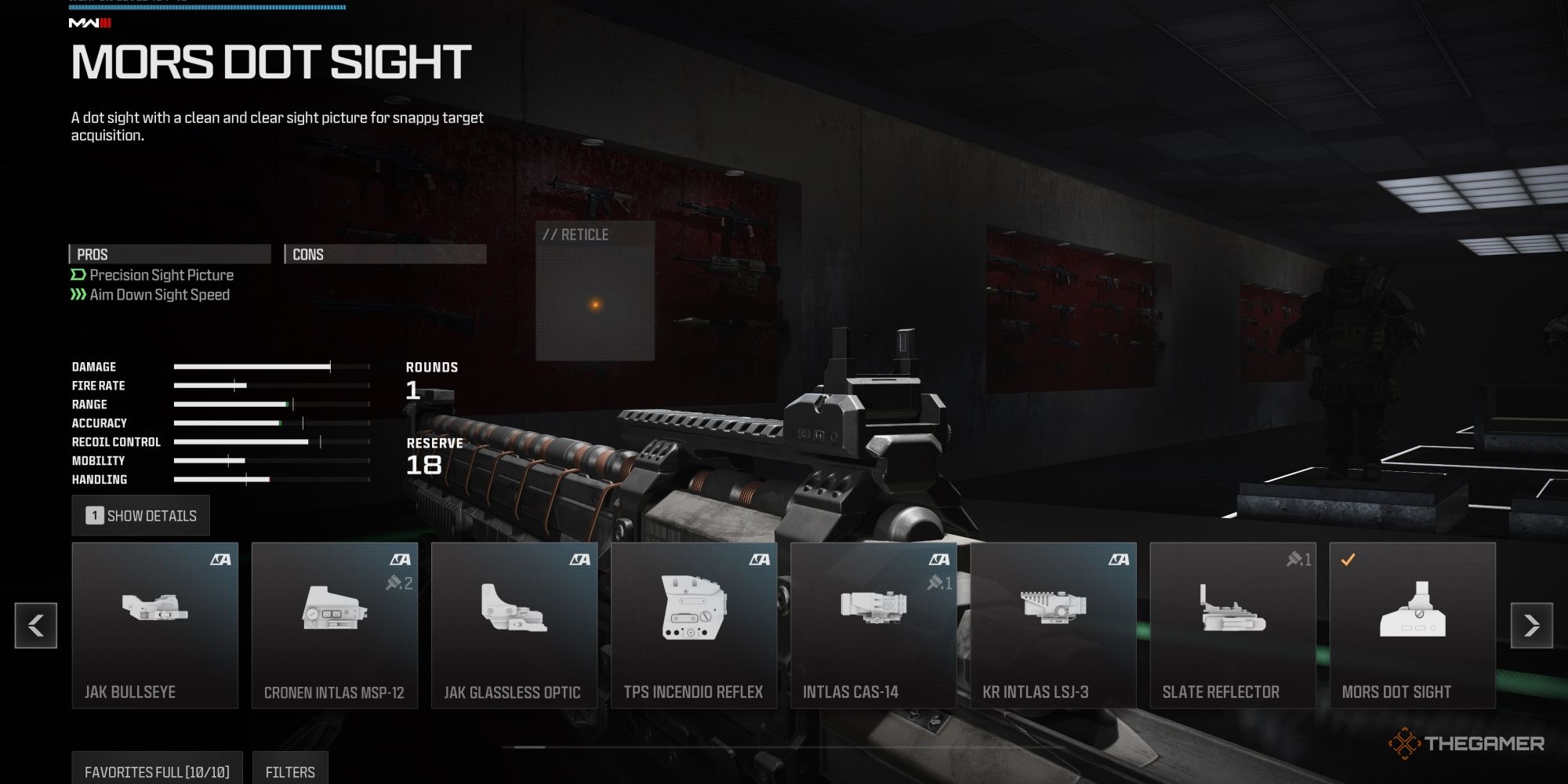
Task: Toggle the comparison icon on JAK Bullseye card
Action: click(221, 560)
